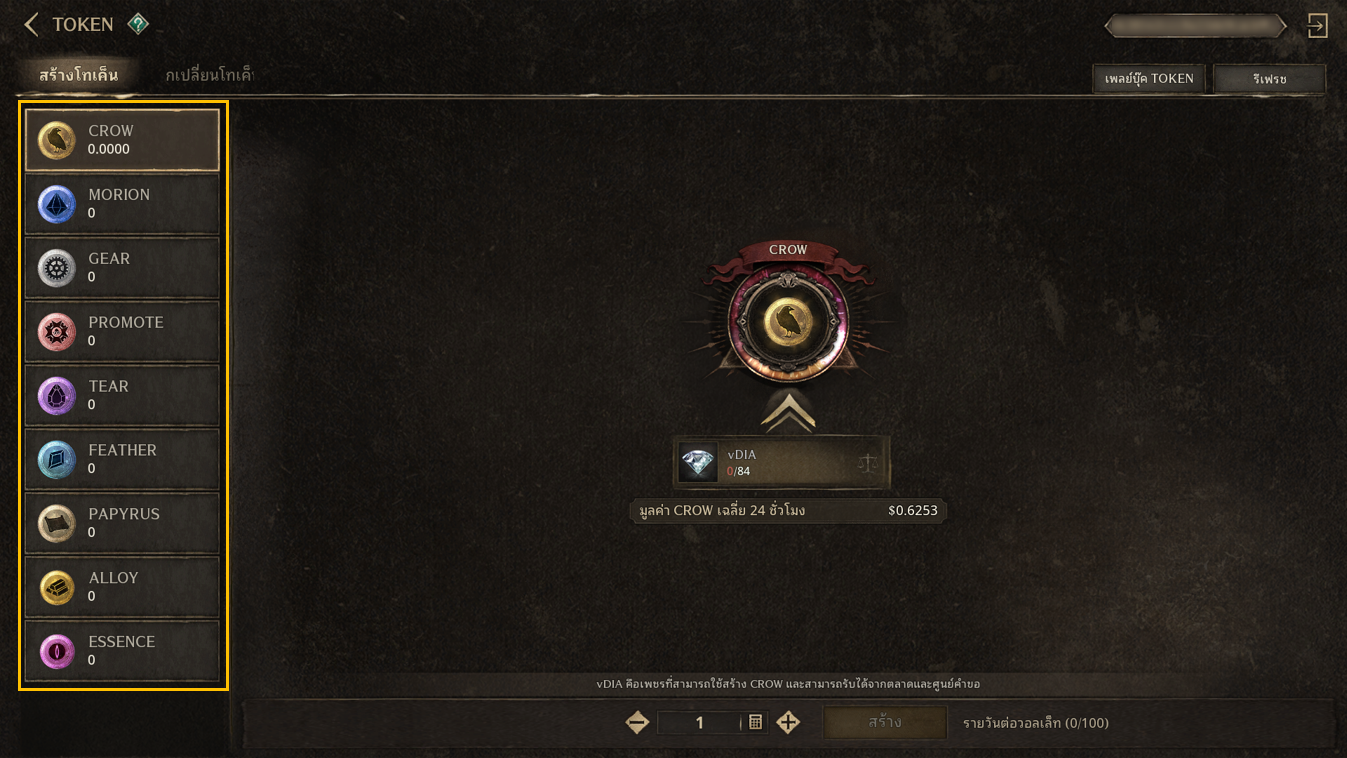Go back using the arrow beside TOKEN
Viewport: 1347px width, 758px height.
[x=31, y=24]
